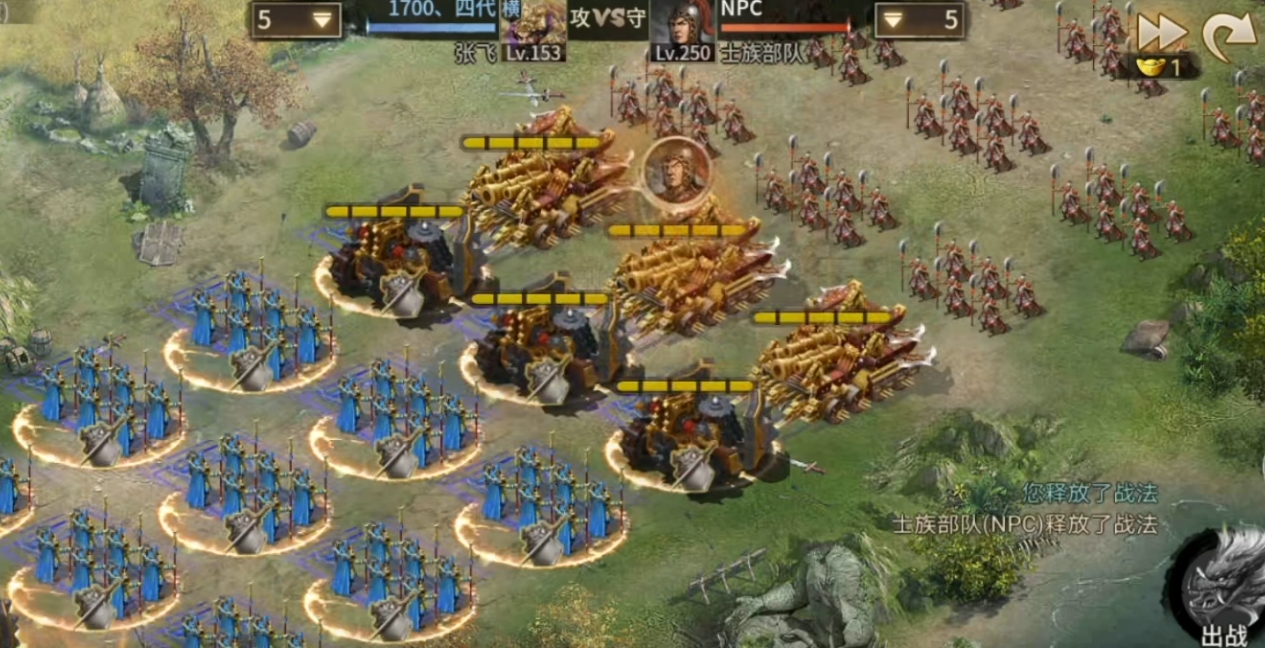Select the NPC general's Lv.250 portrait
The height and width of the screenshot is (648, 1265).
point(681,30)
